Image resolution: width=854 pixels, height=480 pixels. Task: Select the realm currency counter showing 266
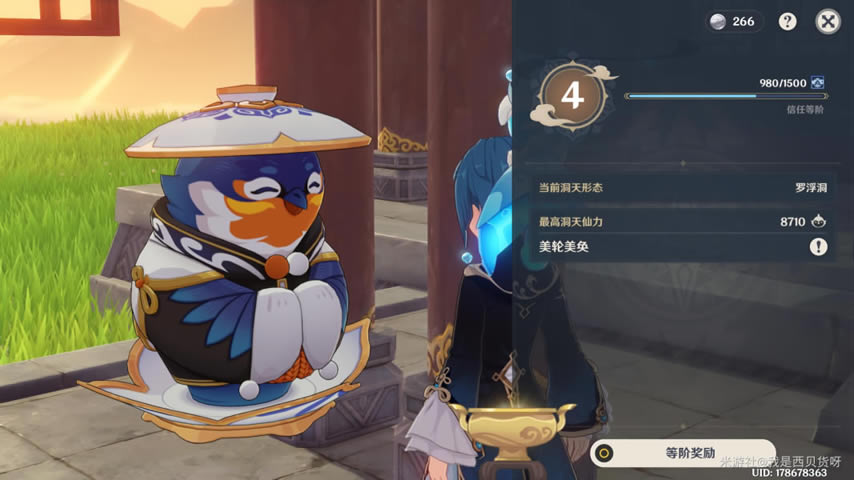point(734,21)
